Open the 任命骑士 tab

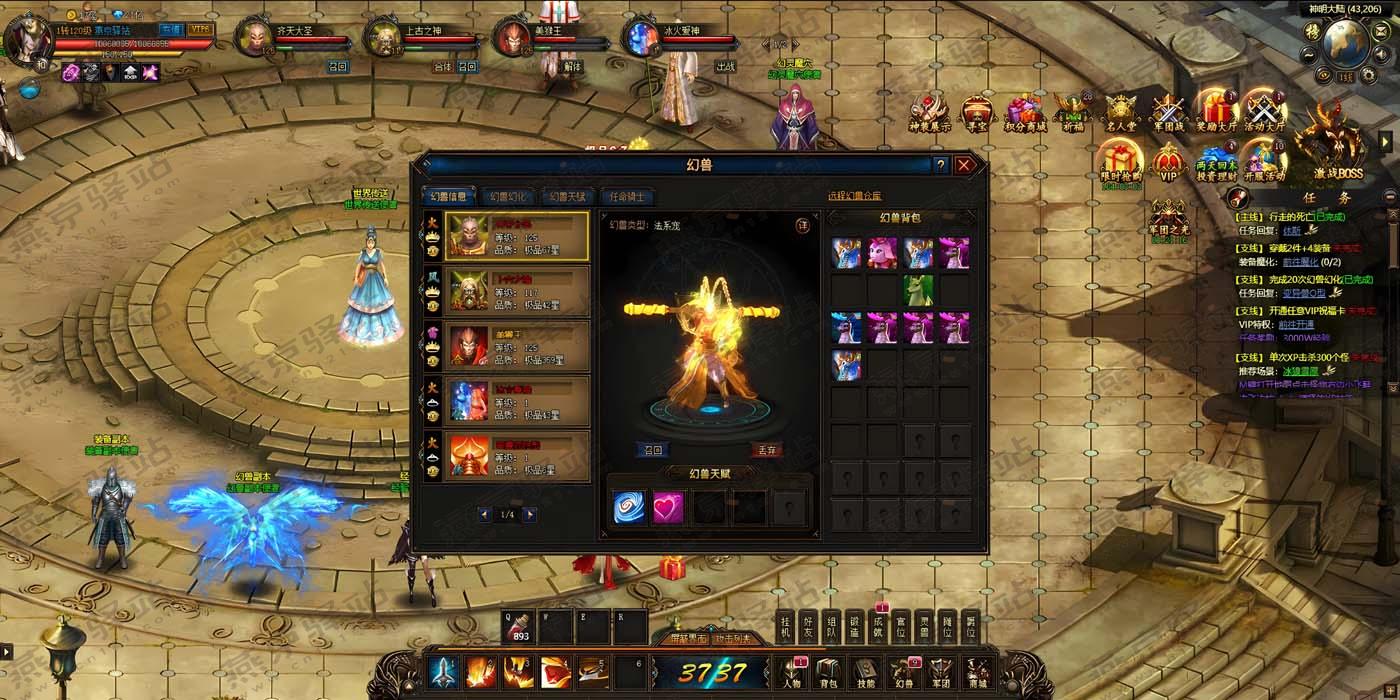click(x=627, y=197)
